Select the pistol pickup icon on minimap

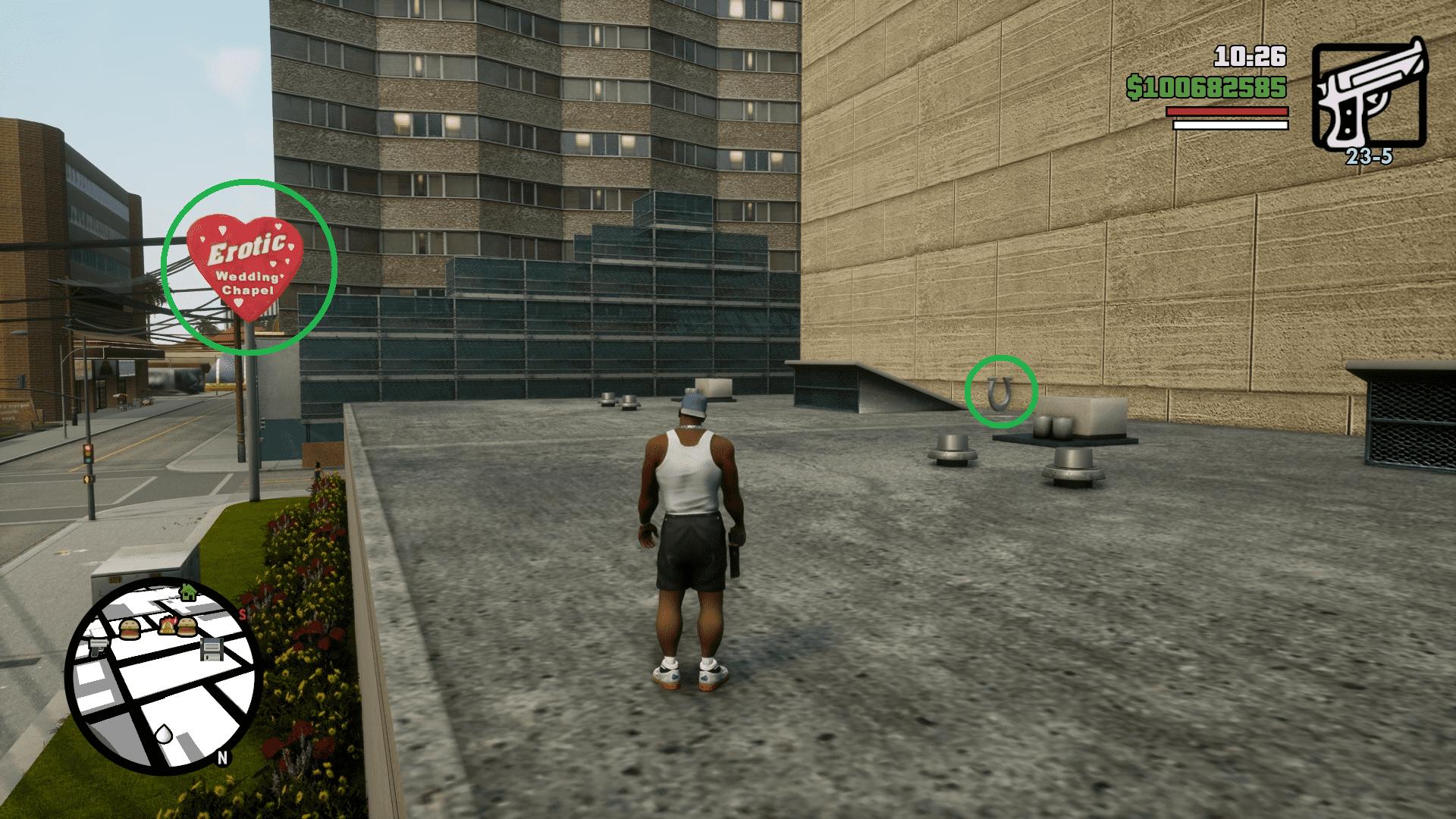coord(99,648)
